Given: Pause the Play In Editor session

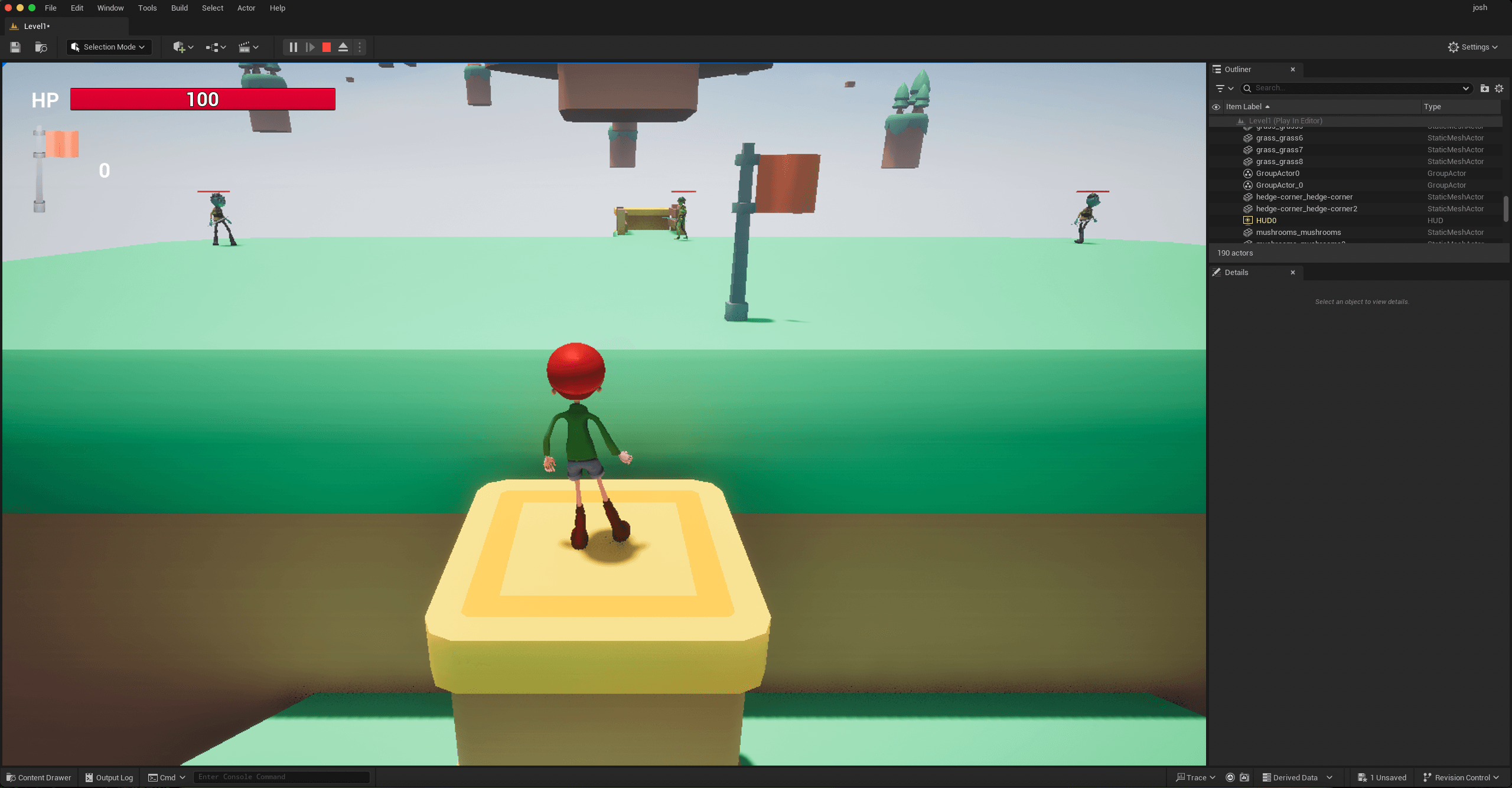Looking at the screenshot, I should (x=294, y=47).
